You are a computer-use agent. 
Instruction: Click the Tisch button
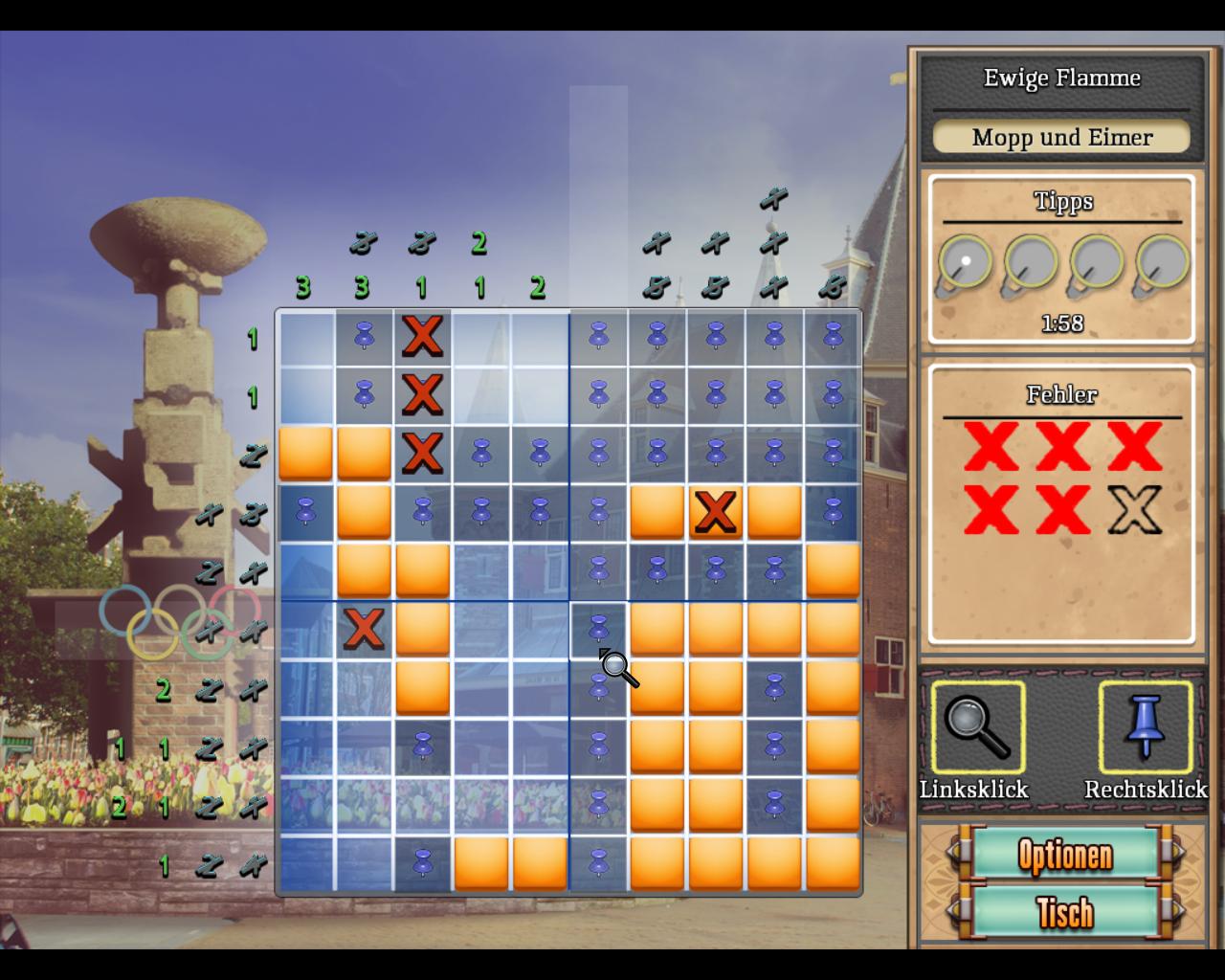(x=1064, y=912)
